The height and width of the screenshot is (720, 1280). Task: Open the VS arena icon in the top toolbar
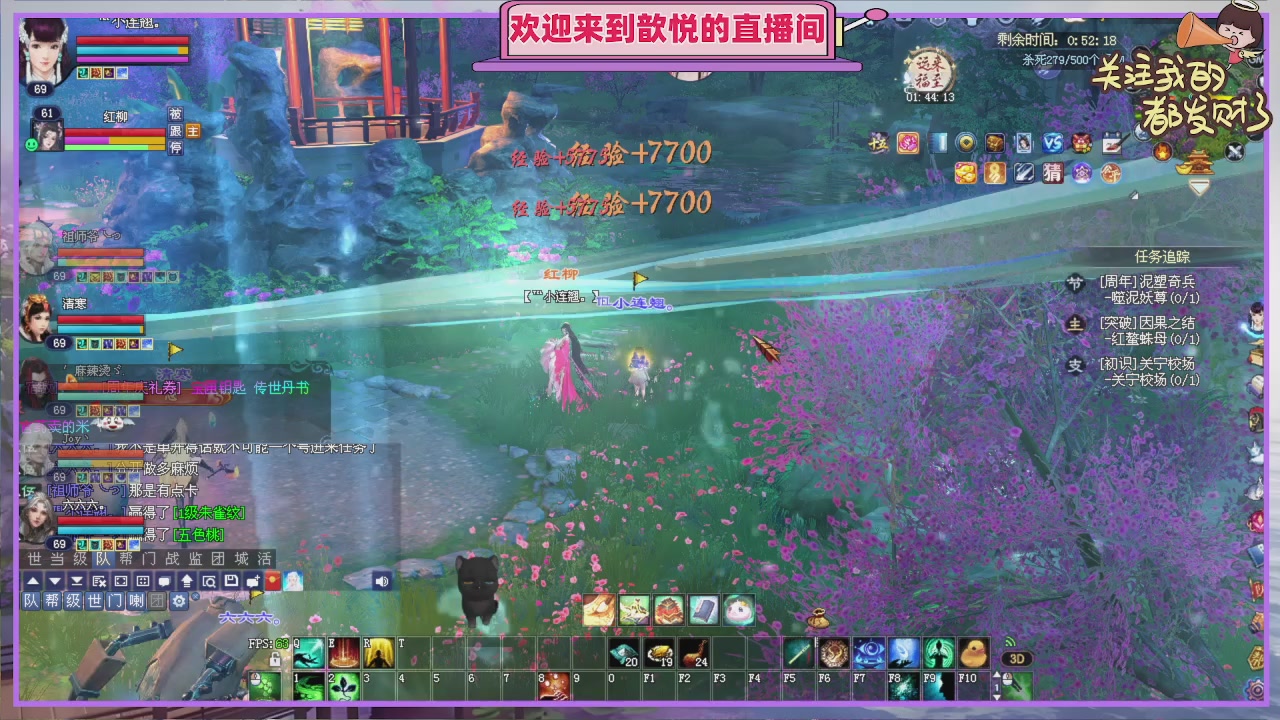[1051, 143]
